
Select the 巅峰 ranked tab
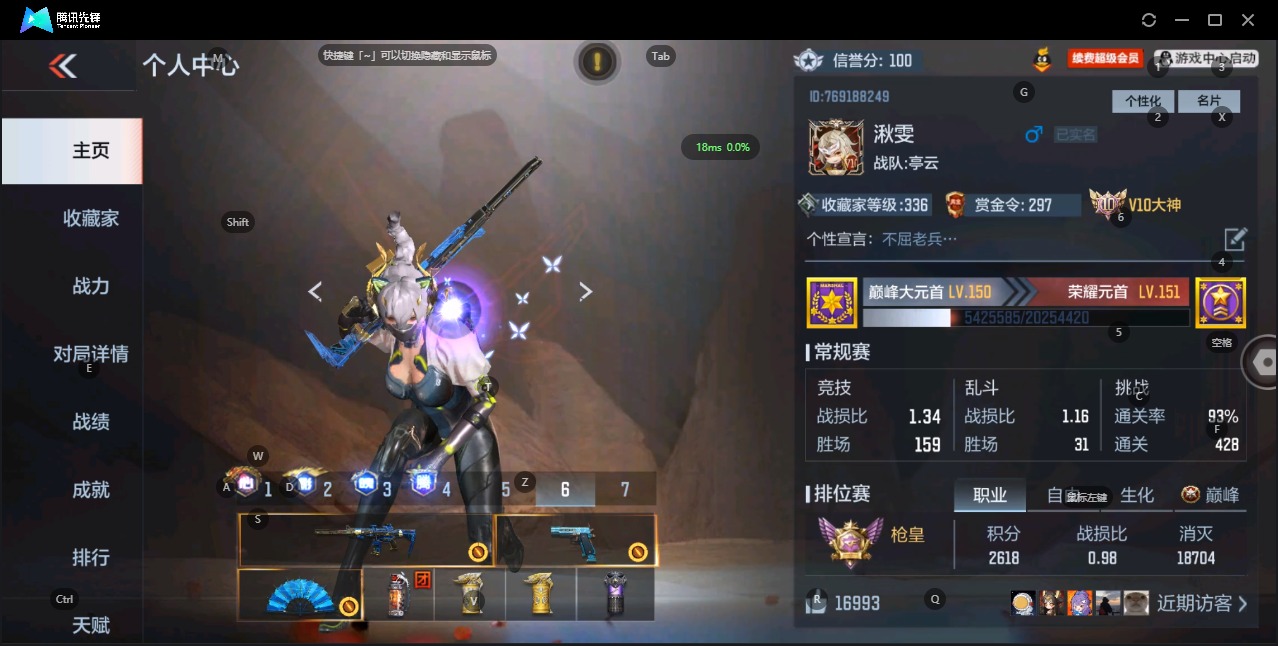(x=1211, y=495)
